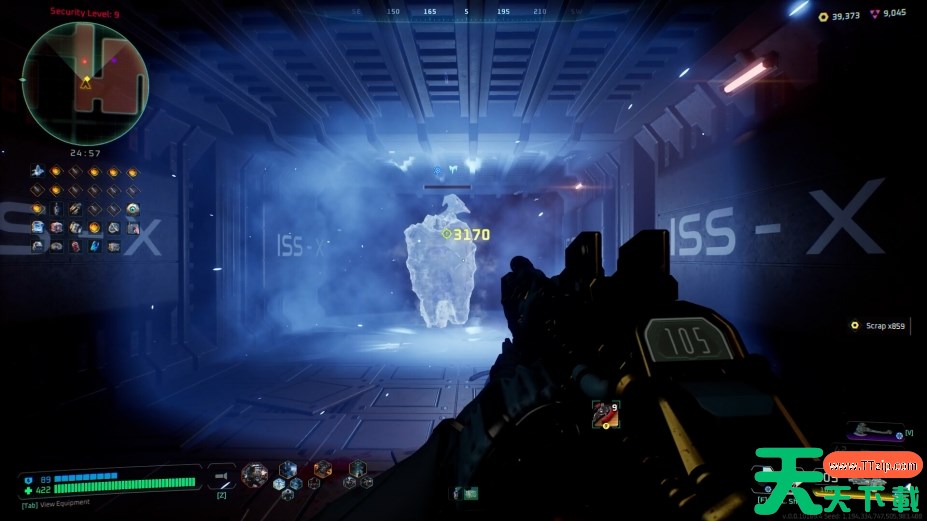Viewport: 927px width, 521px height.
Task: Click the Scrap x859 pickup notification
Action: click(x=878, y=325)
